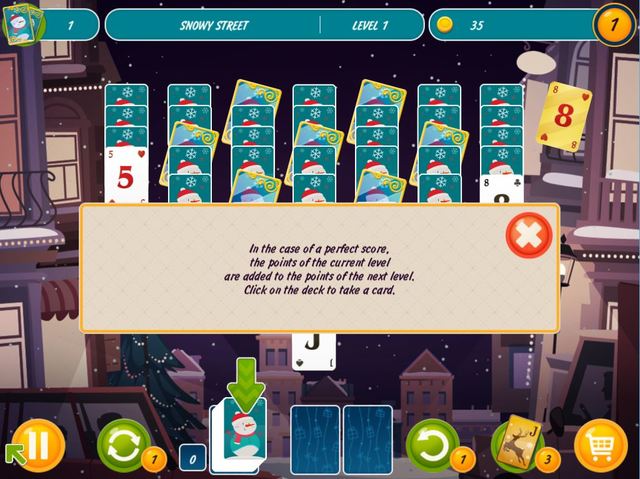
Task: Choose the Jack of spades card
Action: click(x=313, y=345)
